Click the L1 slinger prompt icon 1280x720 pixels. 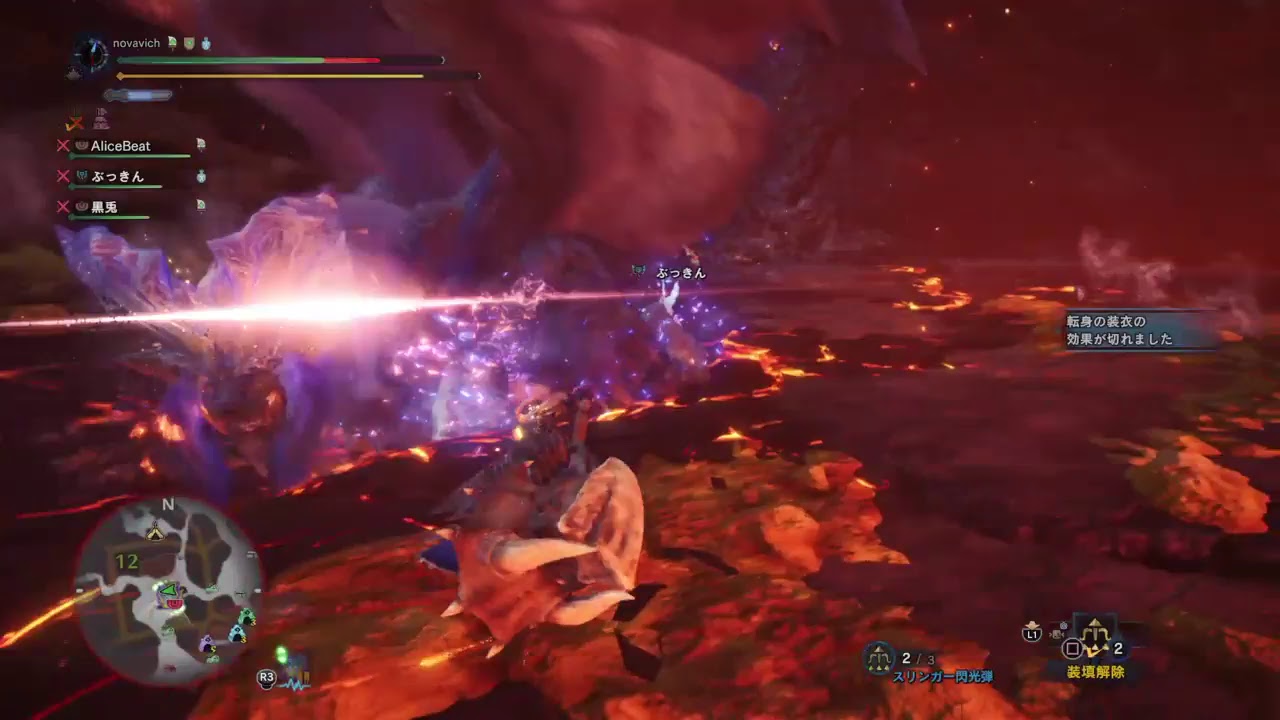pos(1031,633)
